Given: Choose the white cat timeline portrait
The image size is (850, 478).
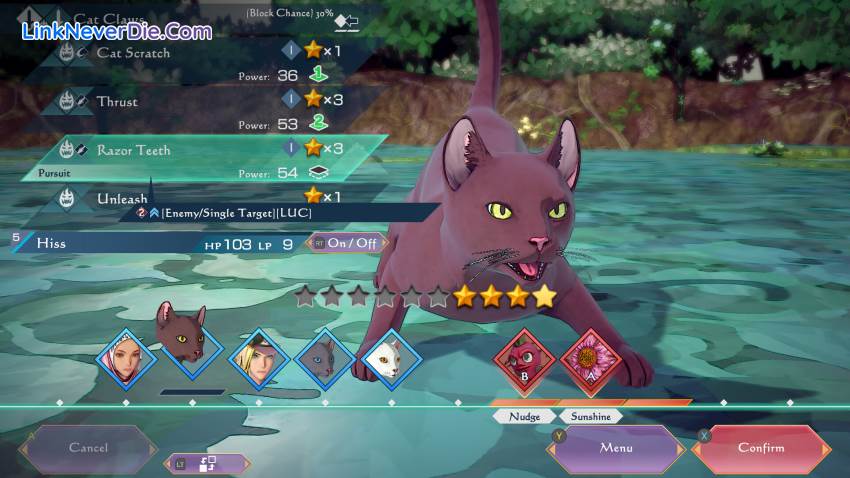Looking at the screenshot, I should (x=388, y=358).
